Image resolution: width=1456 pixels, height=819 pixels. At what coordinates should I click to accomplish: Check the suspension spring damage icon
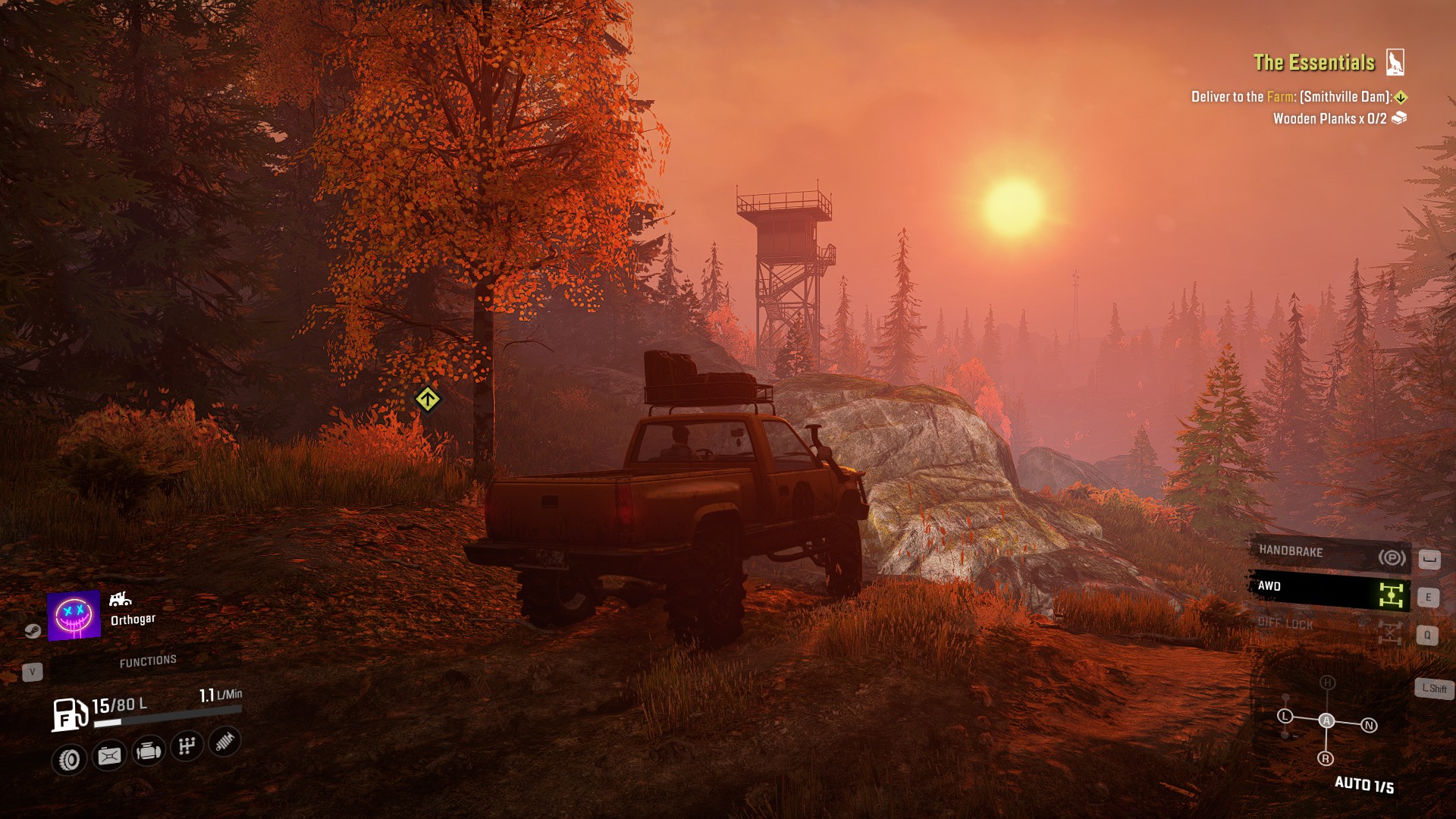click(x=225, y=742)
